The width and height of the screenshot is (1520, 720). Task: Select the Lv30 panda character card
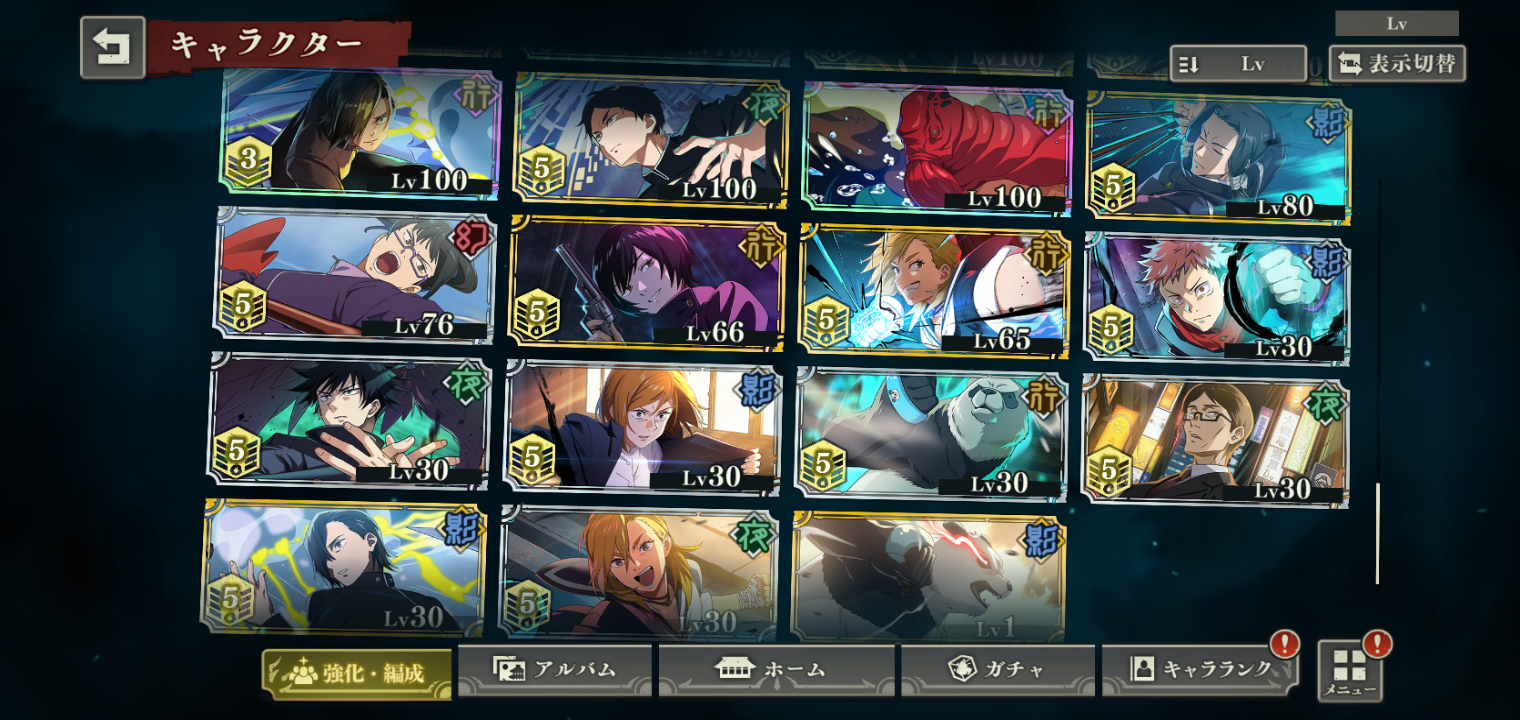931,434
